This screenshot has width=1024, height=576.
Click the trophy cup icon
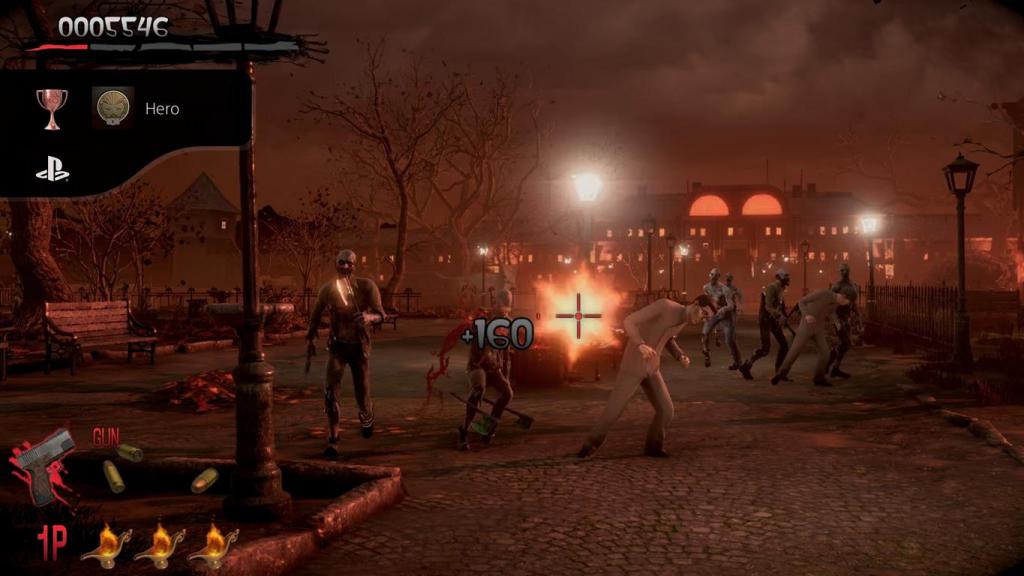click(52, 107)
